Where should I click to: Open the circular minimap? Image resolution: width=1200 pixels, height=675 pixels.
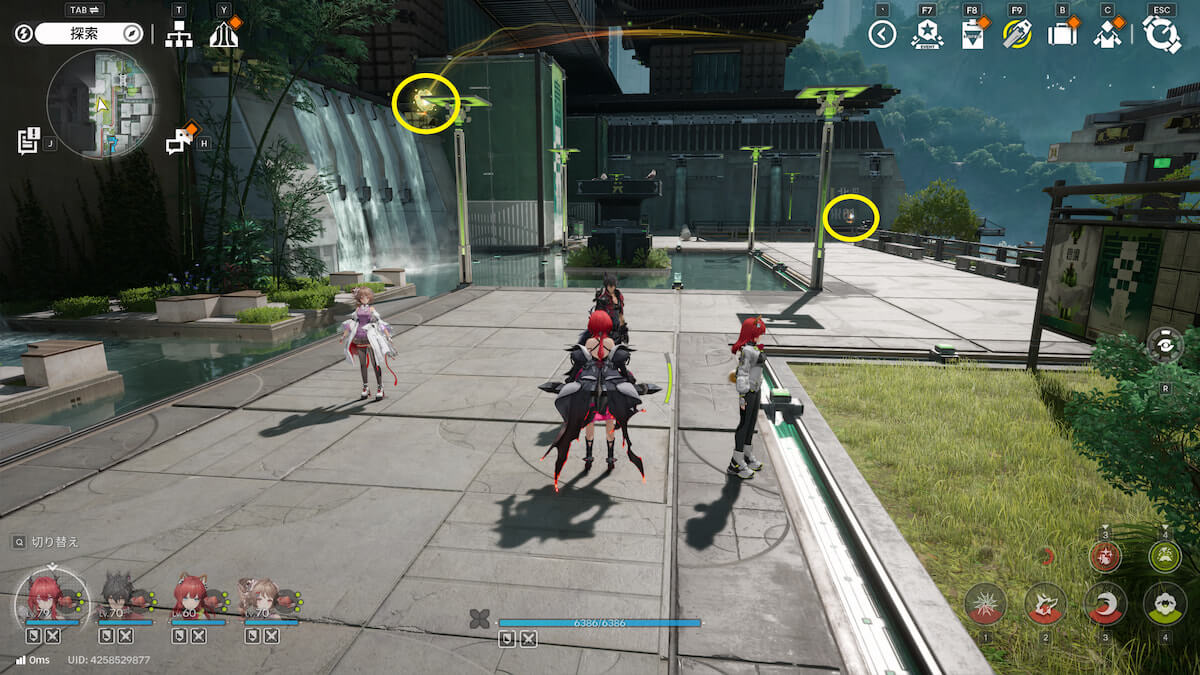tap(100, 104)
